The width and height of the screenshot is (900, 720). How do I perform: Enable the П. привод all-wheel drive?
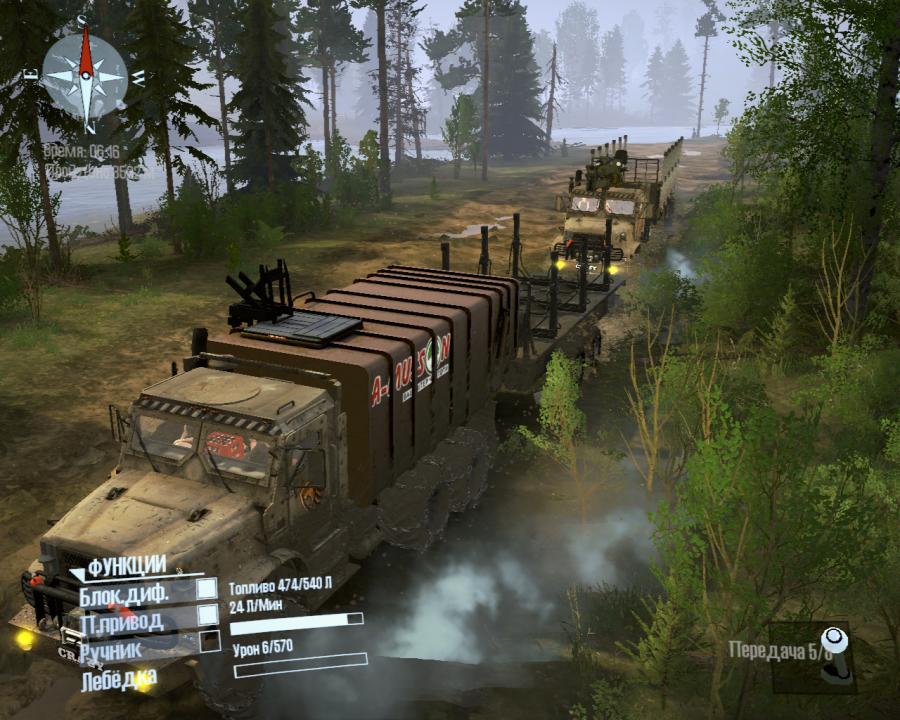click(207, 615)
